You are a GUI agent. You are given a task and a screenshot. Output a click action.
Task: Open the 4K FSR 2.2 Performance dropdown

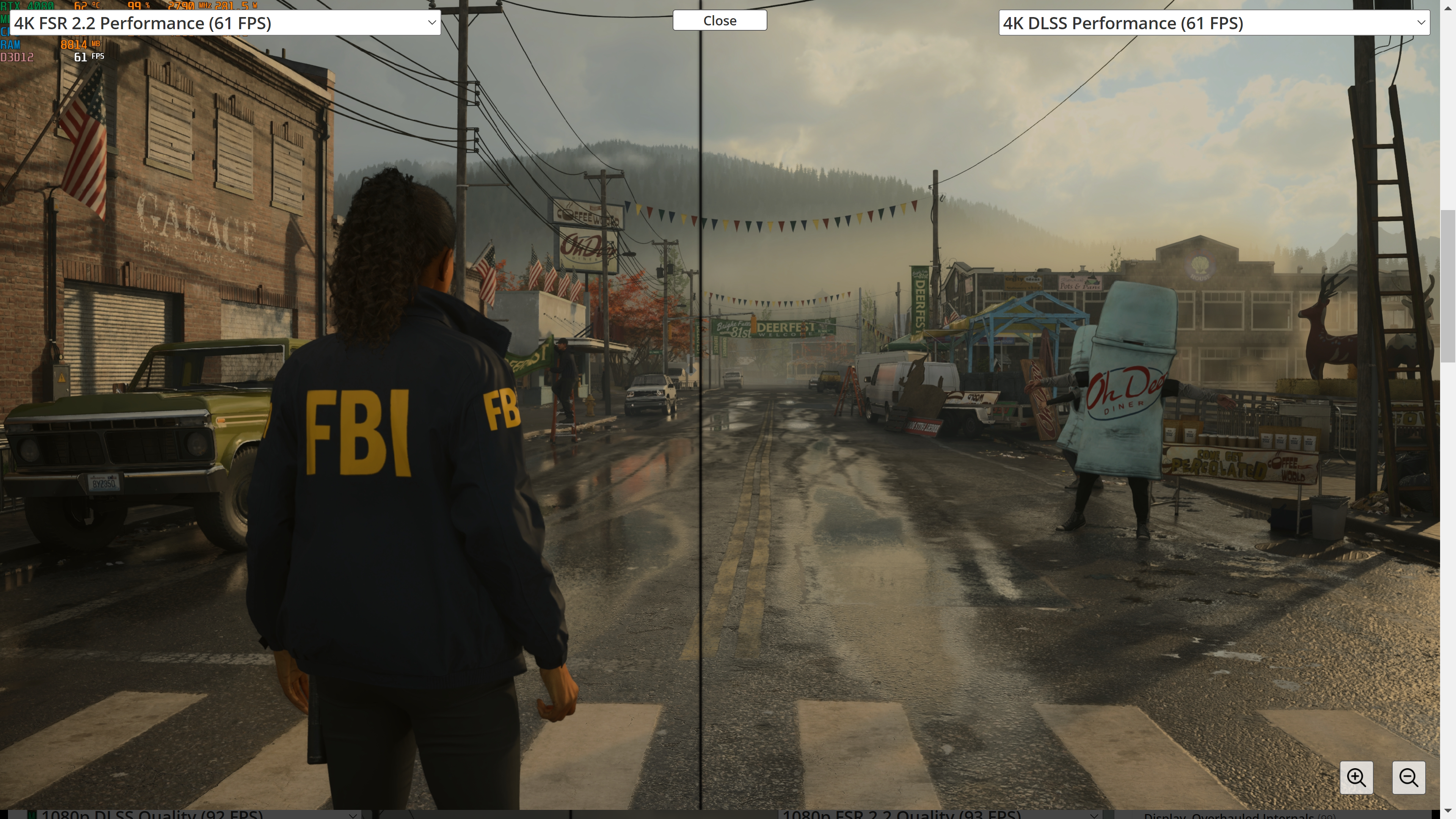pyautogui.click(x=225, y=23)
